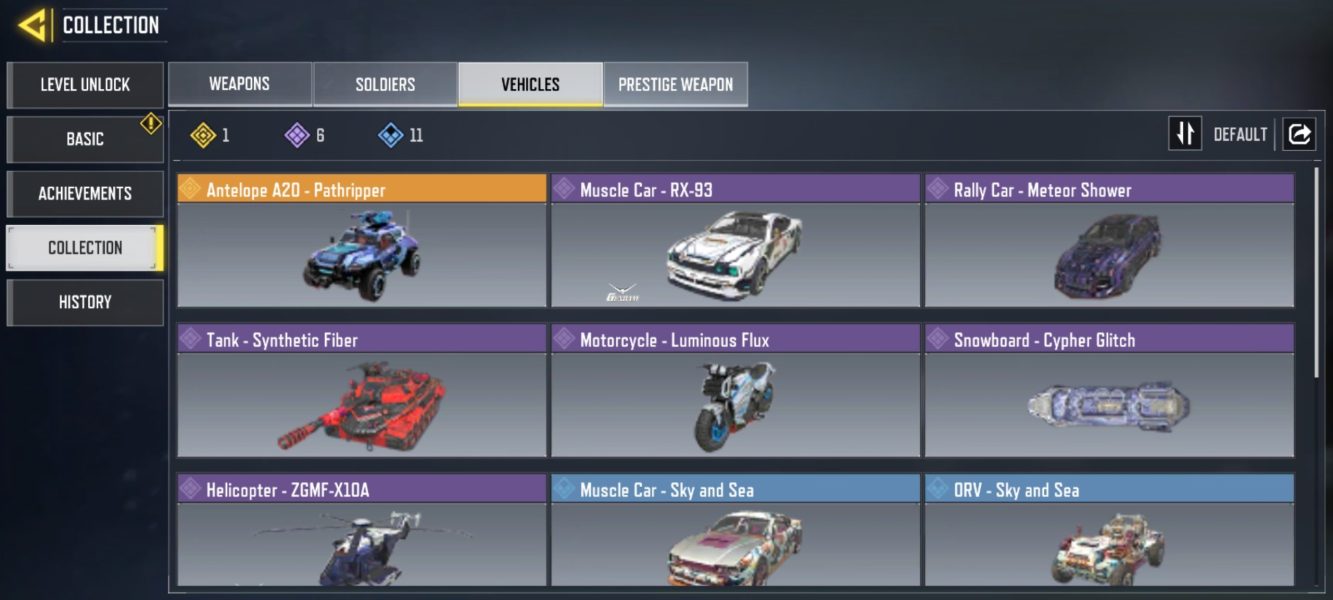This screenshot has height=600, width=1333.
Task: Select the Vehicles tab
Action: 530,84
